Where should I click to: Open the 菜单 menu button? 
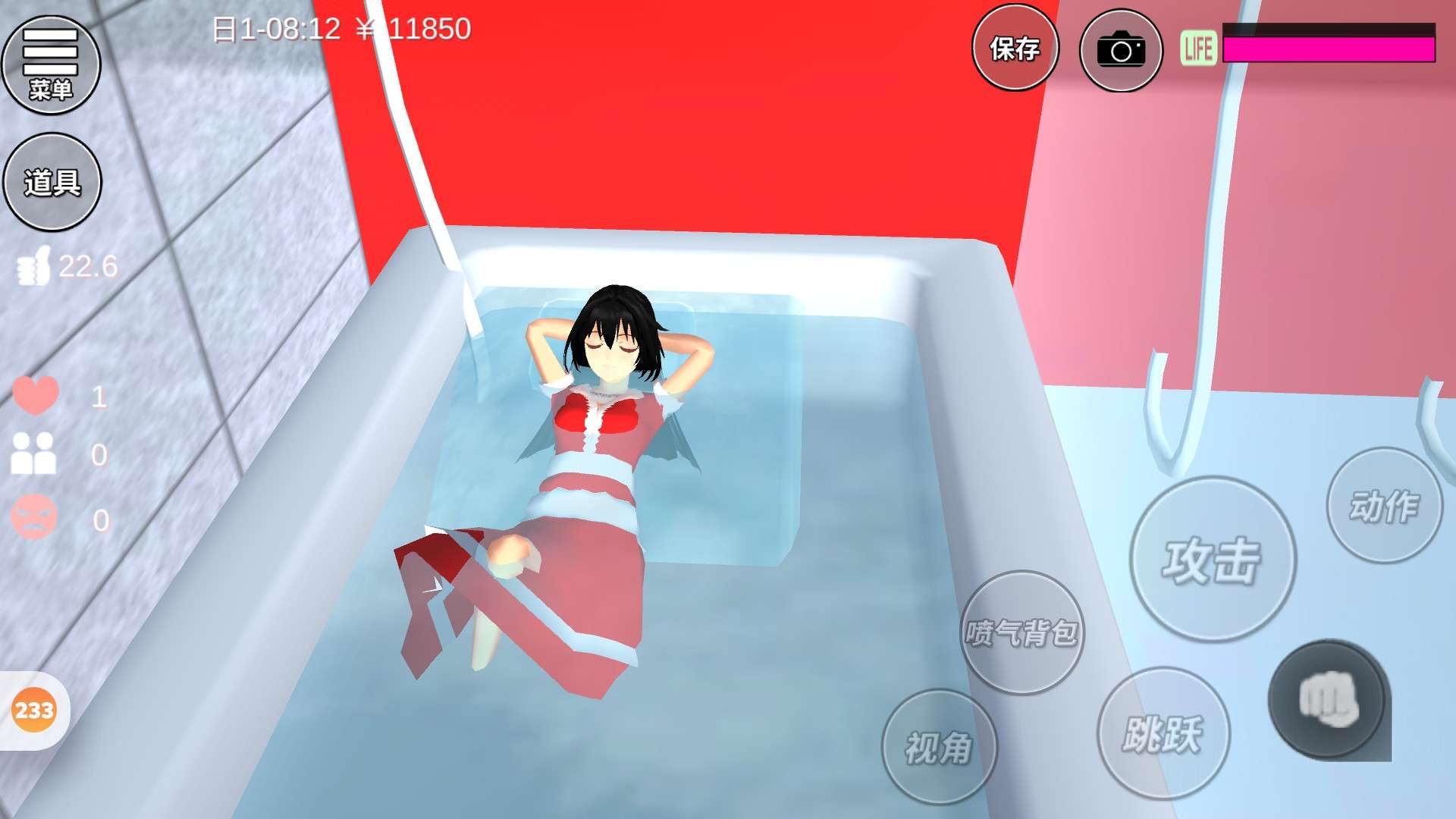pos(51,64)
